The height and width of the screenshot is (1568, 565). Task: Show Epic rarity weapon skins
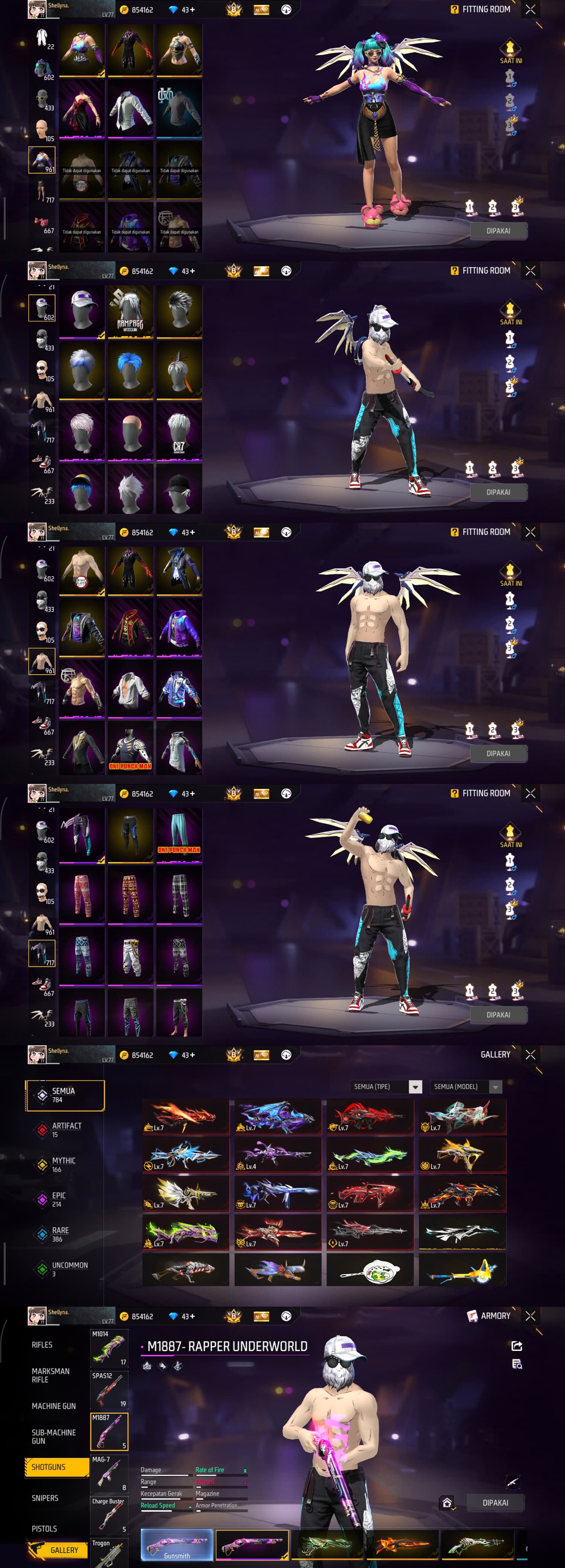pos(58,1199)
